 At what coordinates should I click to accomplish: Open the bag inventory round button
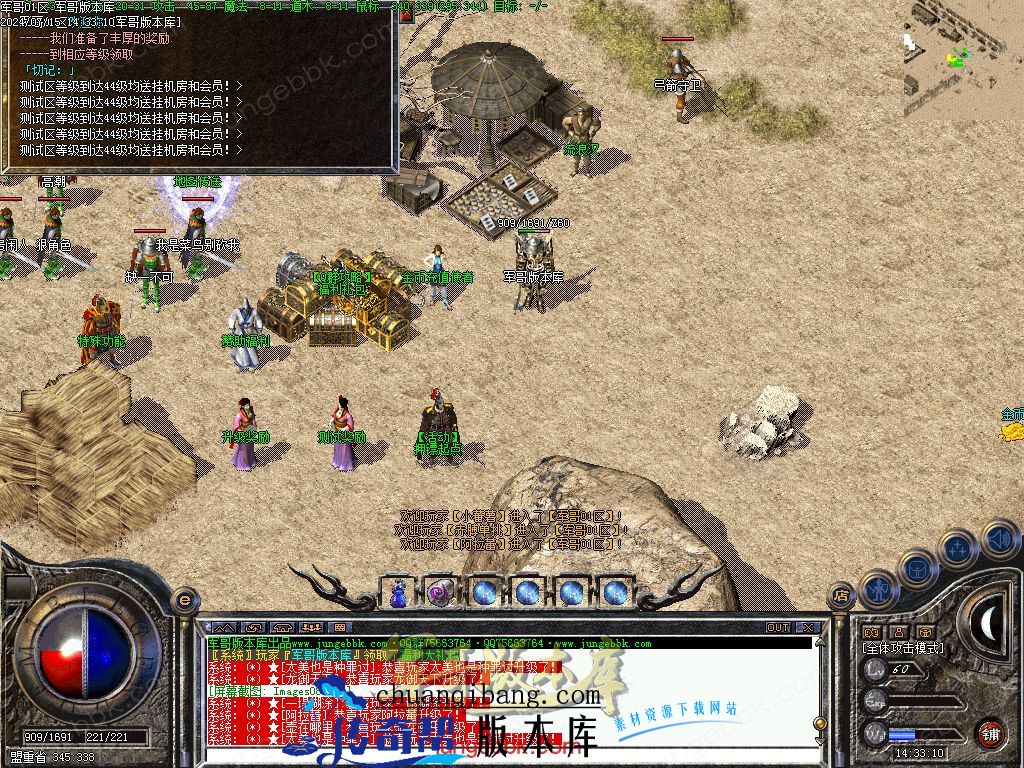(916, 567)
